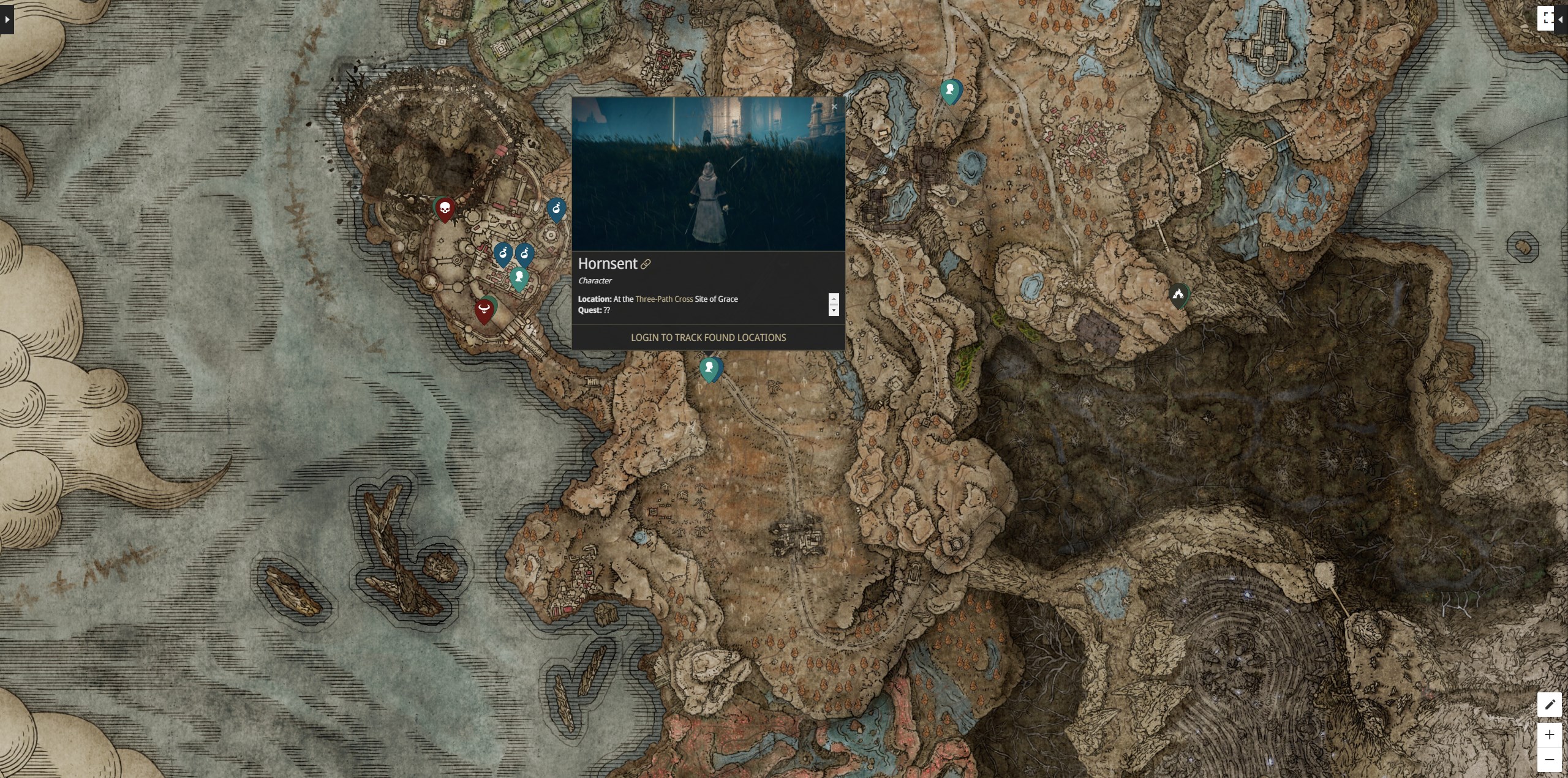1568x778 pixels.
Task: Zoom in using the plus button
Action: pos(1550,735)
